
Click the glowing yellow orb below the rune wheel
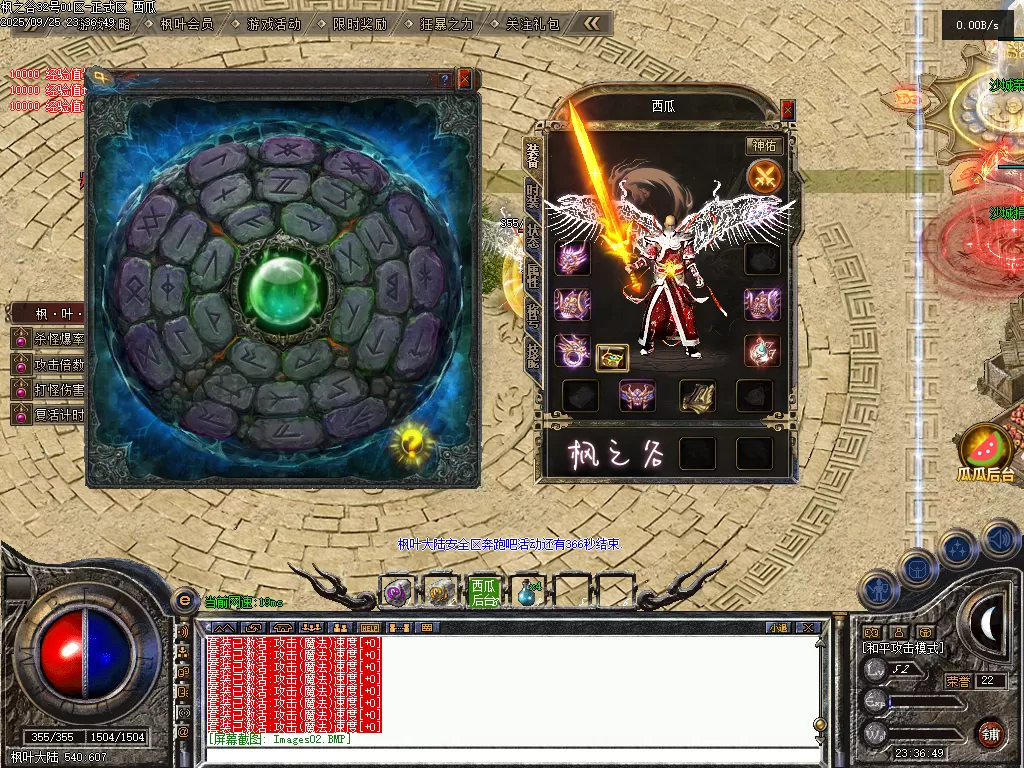(x=411, y=440)
